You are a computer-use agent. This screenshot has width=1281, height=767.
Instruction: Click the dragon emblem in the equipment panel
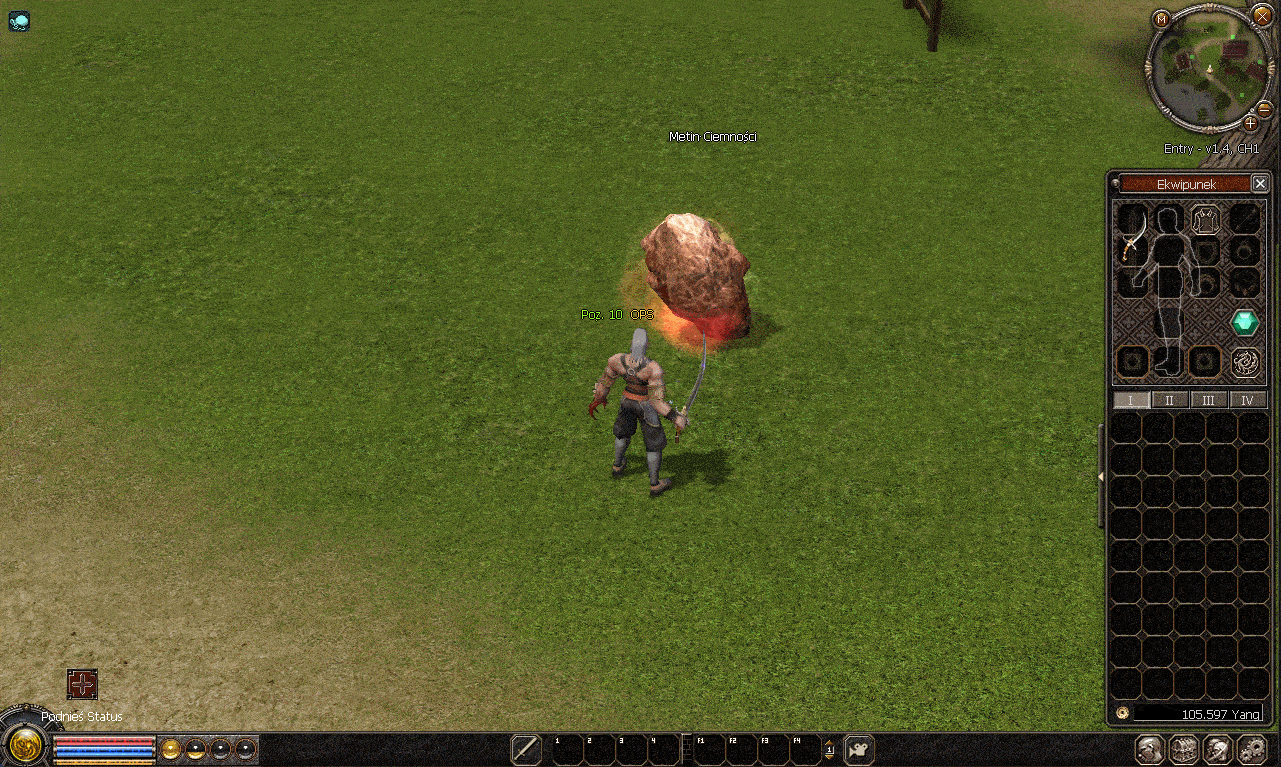point(1244,362)
